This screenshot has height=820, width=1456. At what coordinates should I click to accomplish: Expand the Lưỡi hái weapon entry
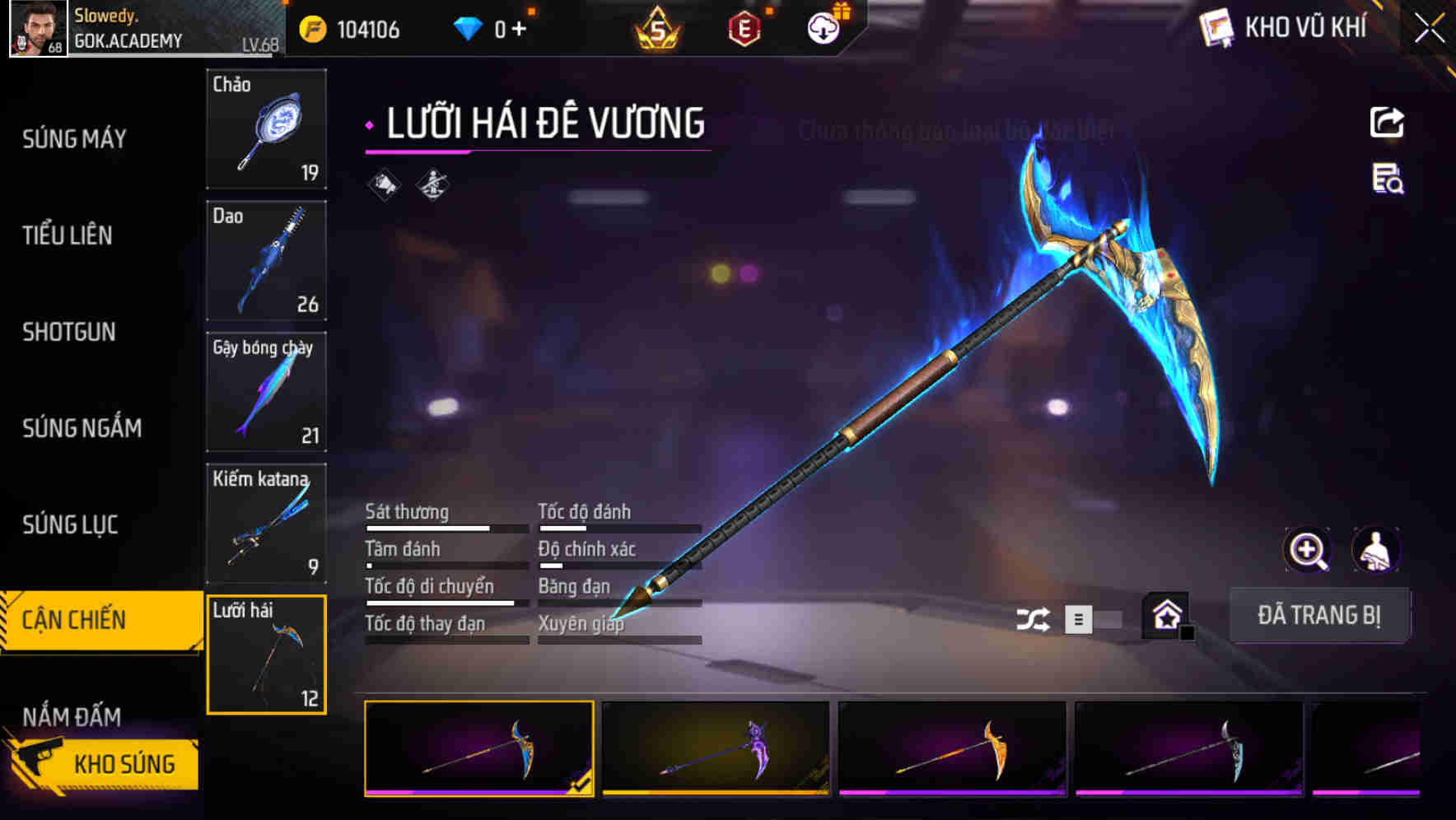pos(266,653)
